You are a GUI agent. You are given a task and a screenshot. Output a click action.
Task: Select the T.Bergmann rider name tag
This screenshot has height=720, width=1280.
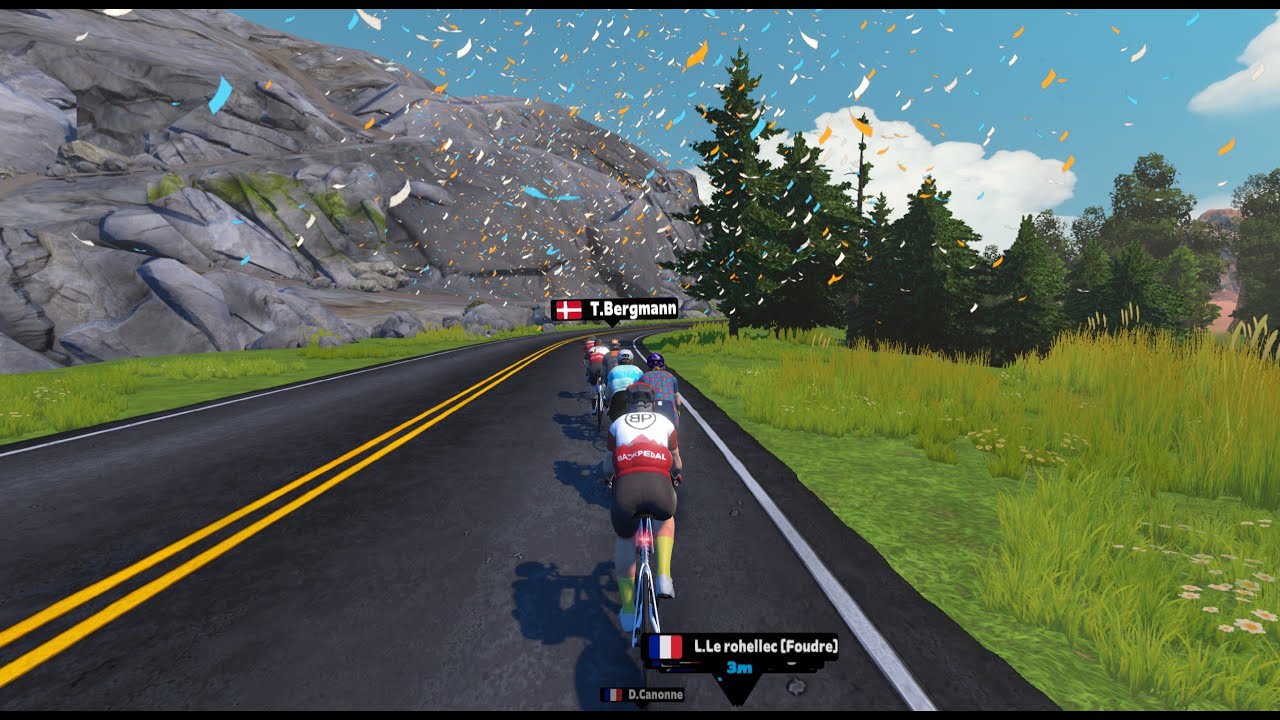(x=614, y=310)
